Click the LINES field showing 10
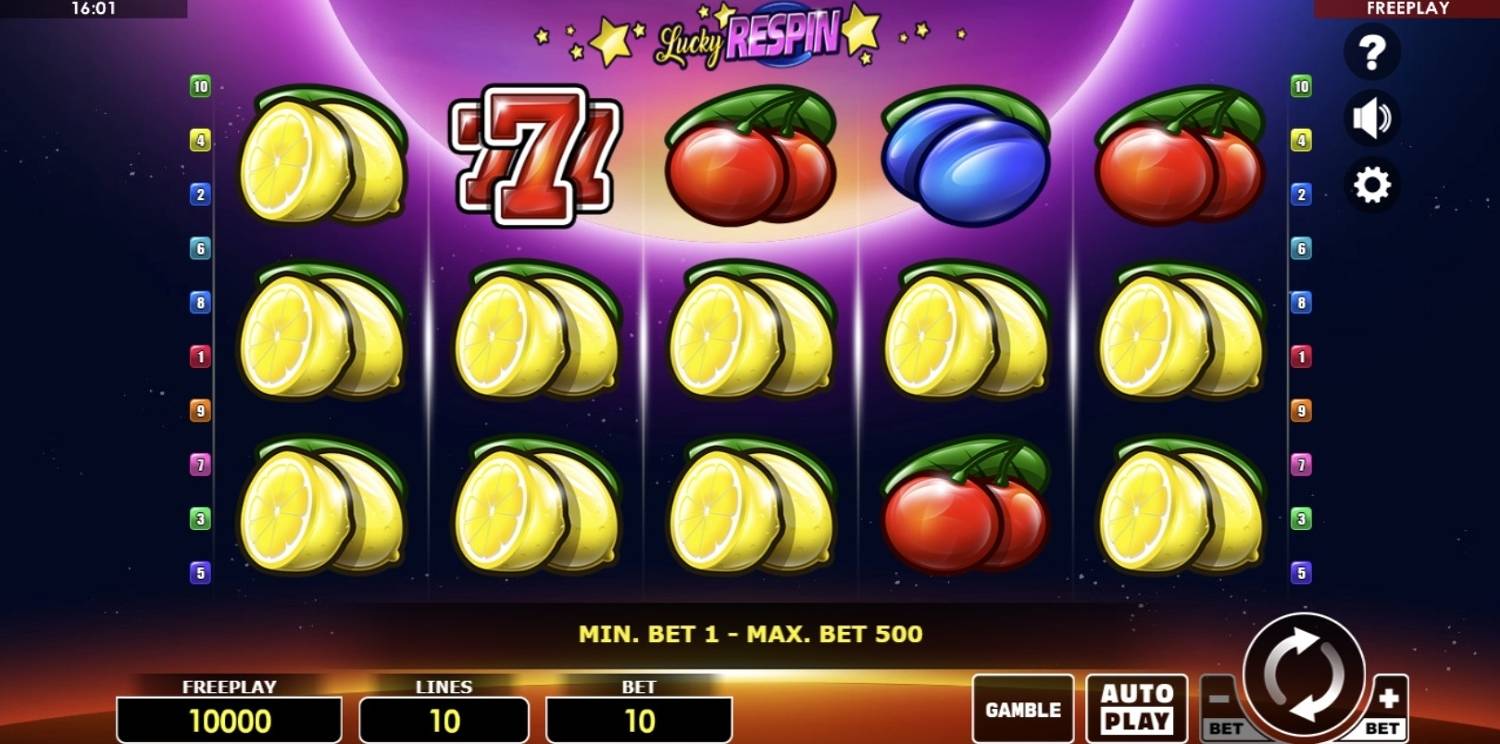This screenshot has height=744, width=1500. coord(443,719)
